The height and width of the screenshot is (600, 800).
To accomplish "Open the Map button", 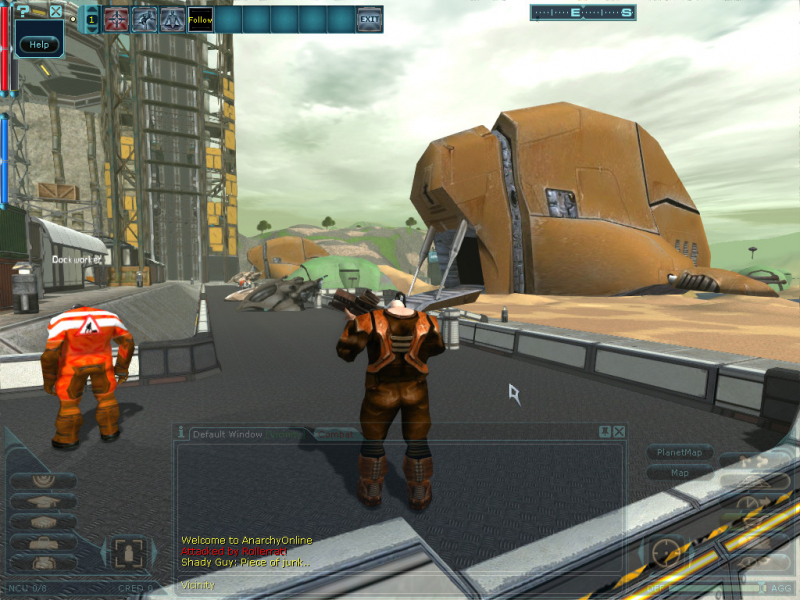I will coord(679,472).
